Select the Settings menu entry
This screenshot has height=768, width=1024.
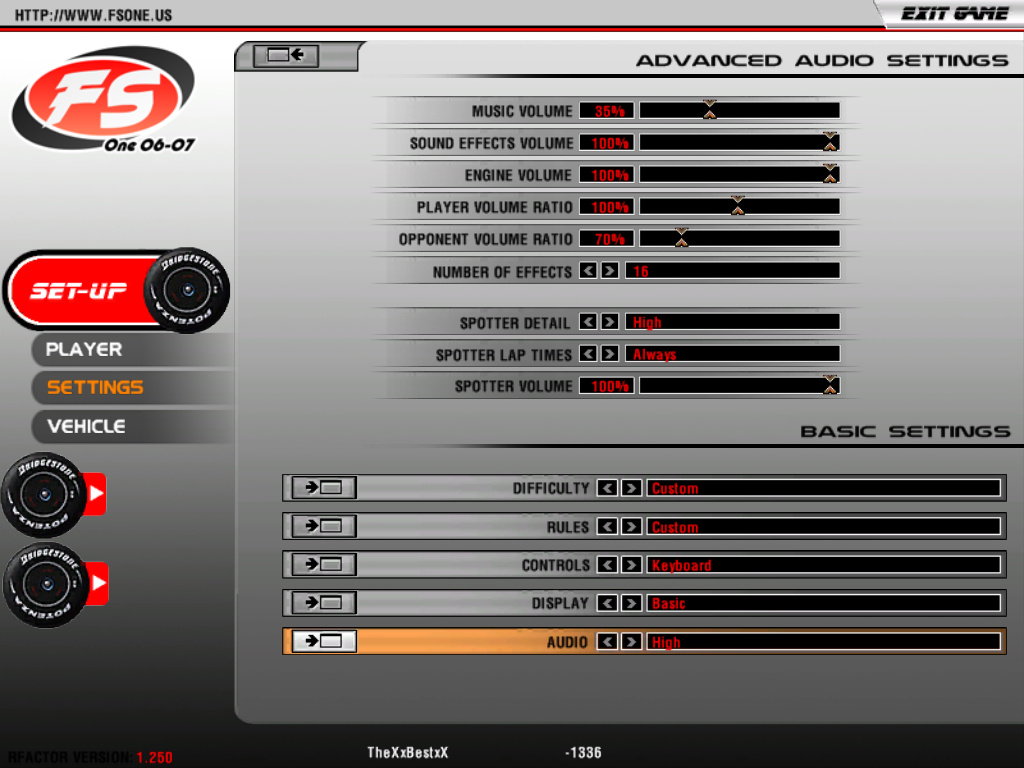(x=95, y=387)
